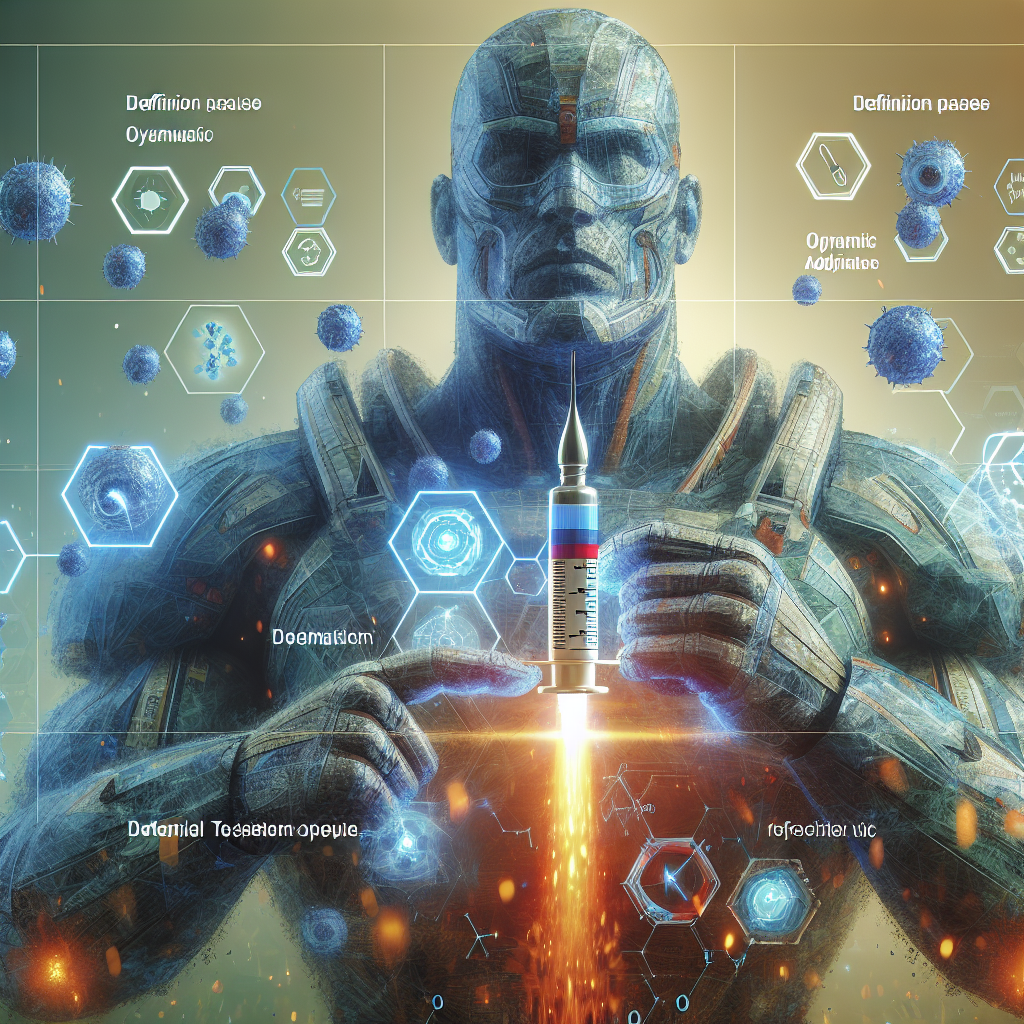Viewport: 1024px width, 1024px height.
Task: Open the hexagon icon showing a vial
Action: [x=834, y=165]
